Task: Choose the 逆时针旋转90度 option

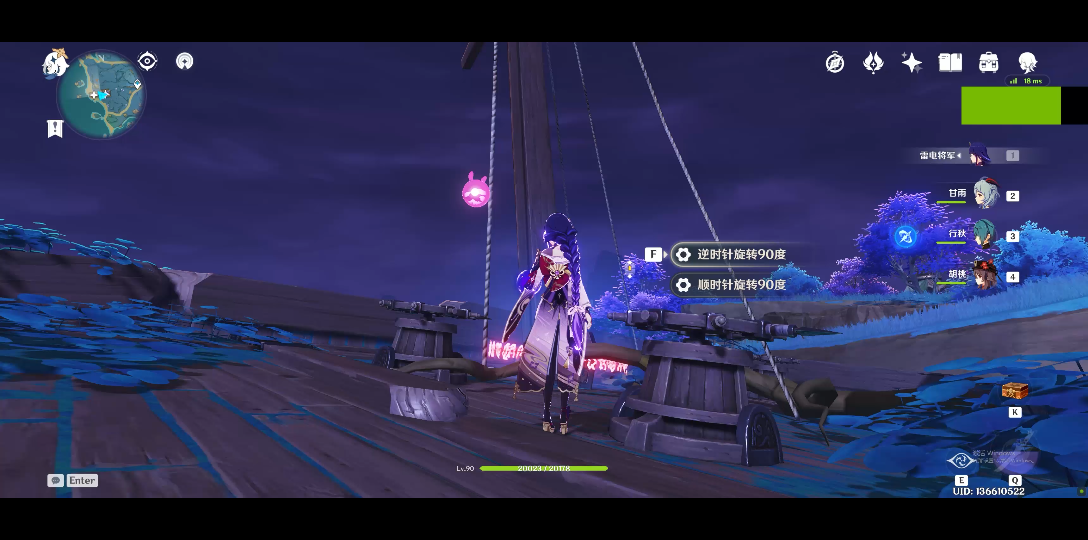Action: [x=731, y=255]
